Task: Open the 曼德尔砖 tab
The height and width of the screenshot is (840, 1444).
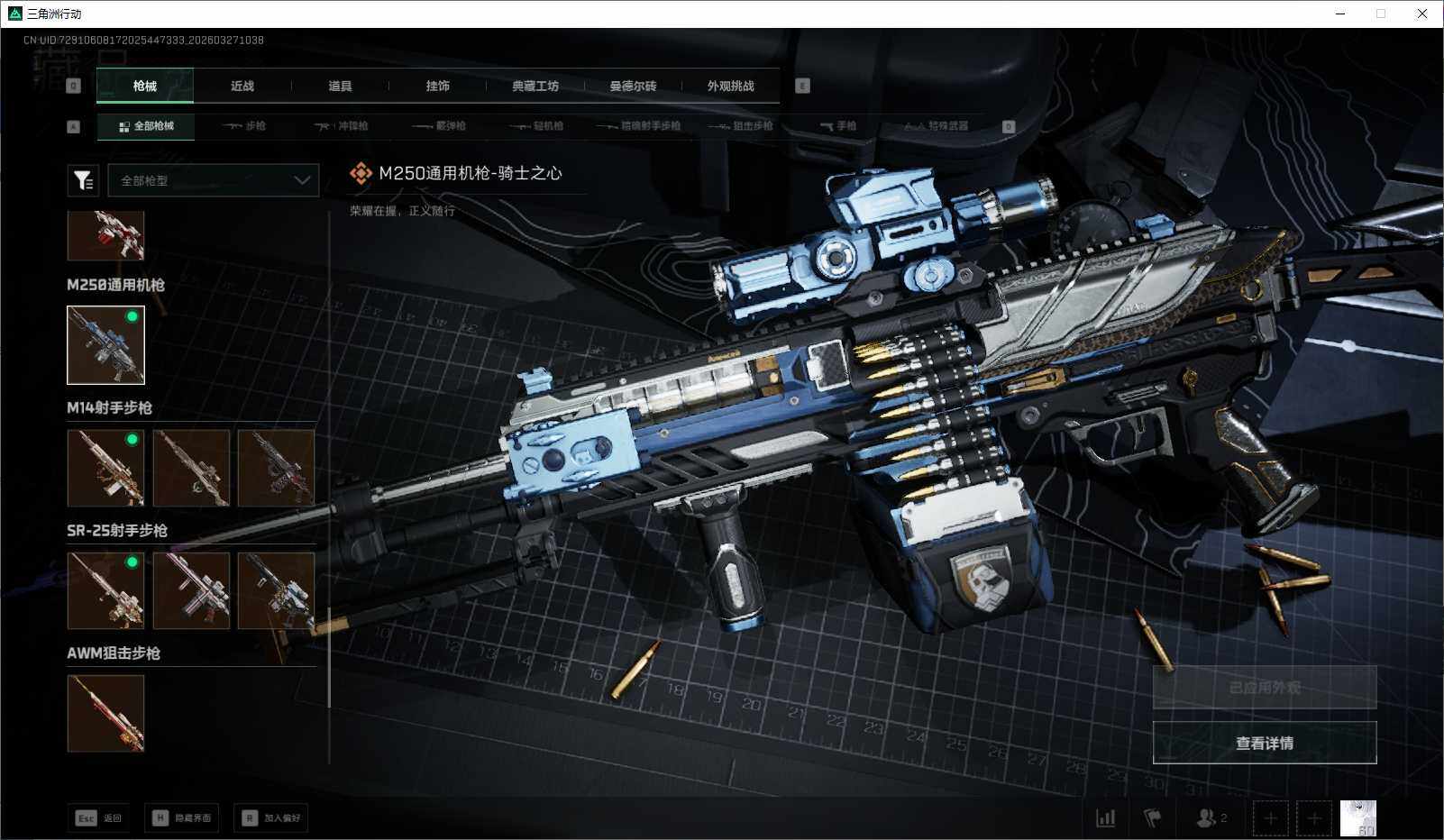Action: coord(633,86)
